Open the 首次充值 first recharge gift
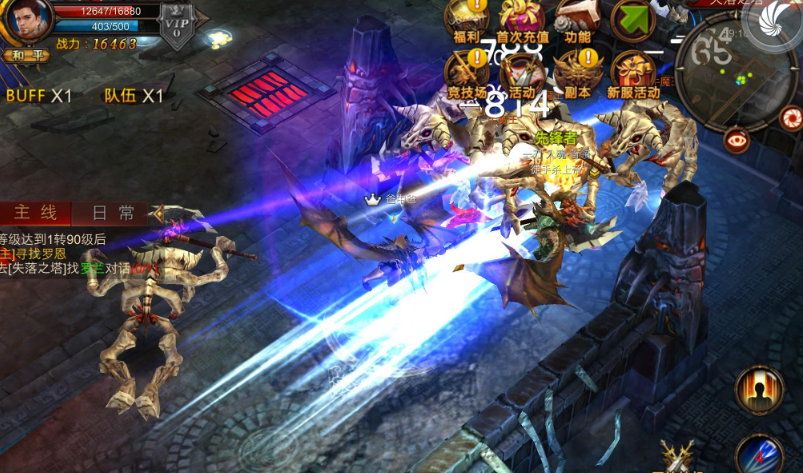The height and width of the screenshot is (473, 803). click(521, 18)
